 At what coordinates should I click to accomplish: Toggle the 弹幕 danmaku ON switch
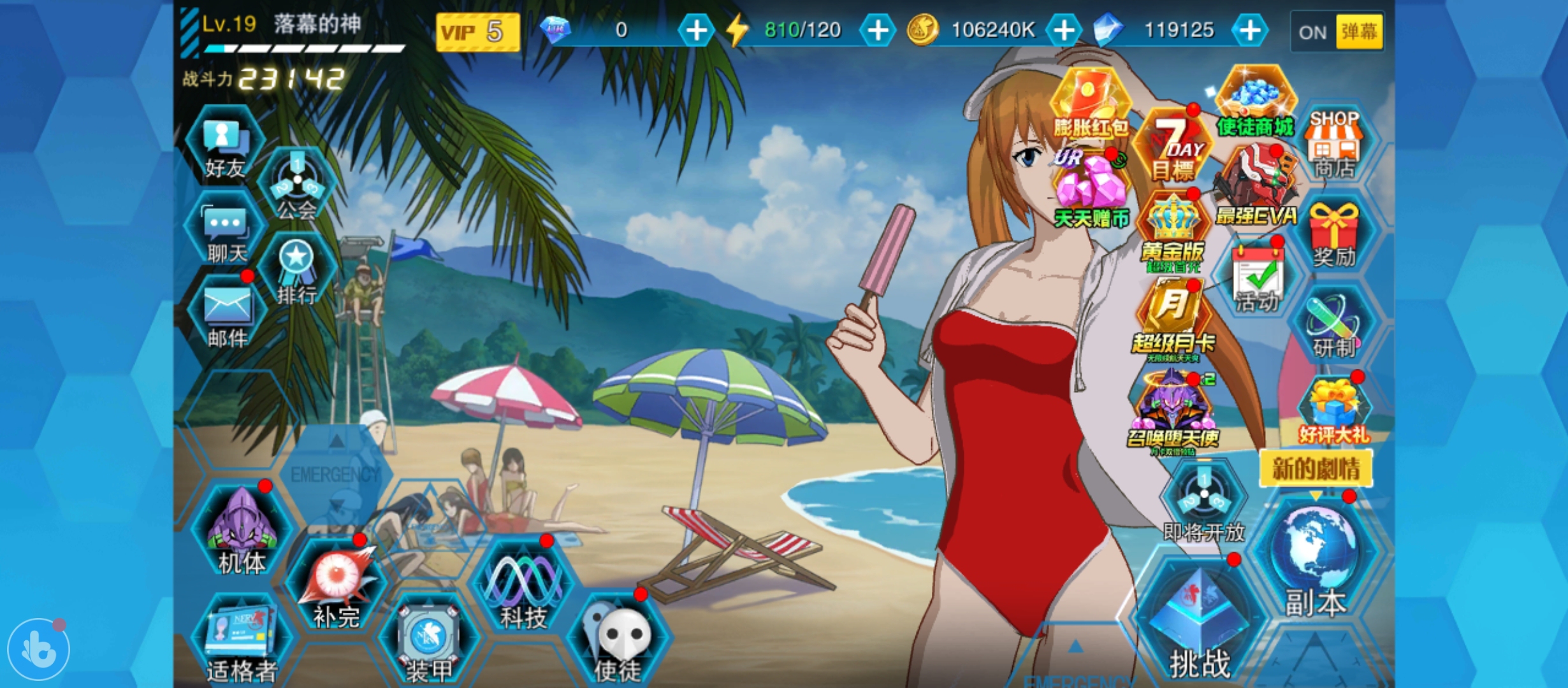tap(1337, 32)
